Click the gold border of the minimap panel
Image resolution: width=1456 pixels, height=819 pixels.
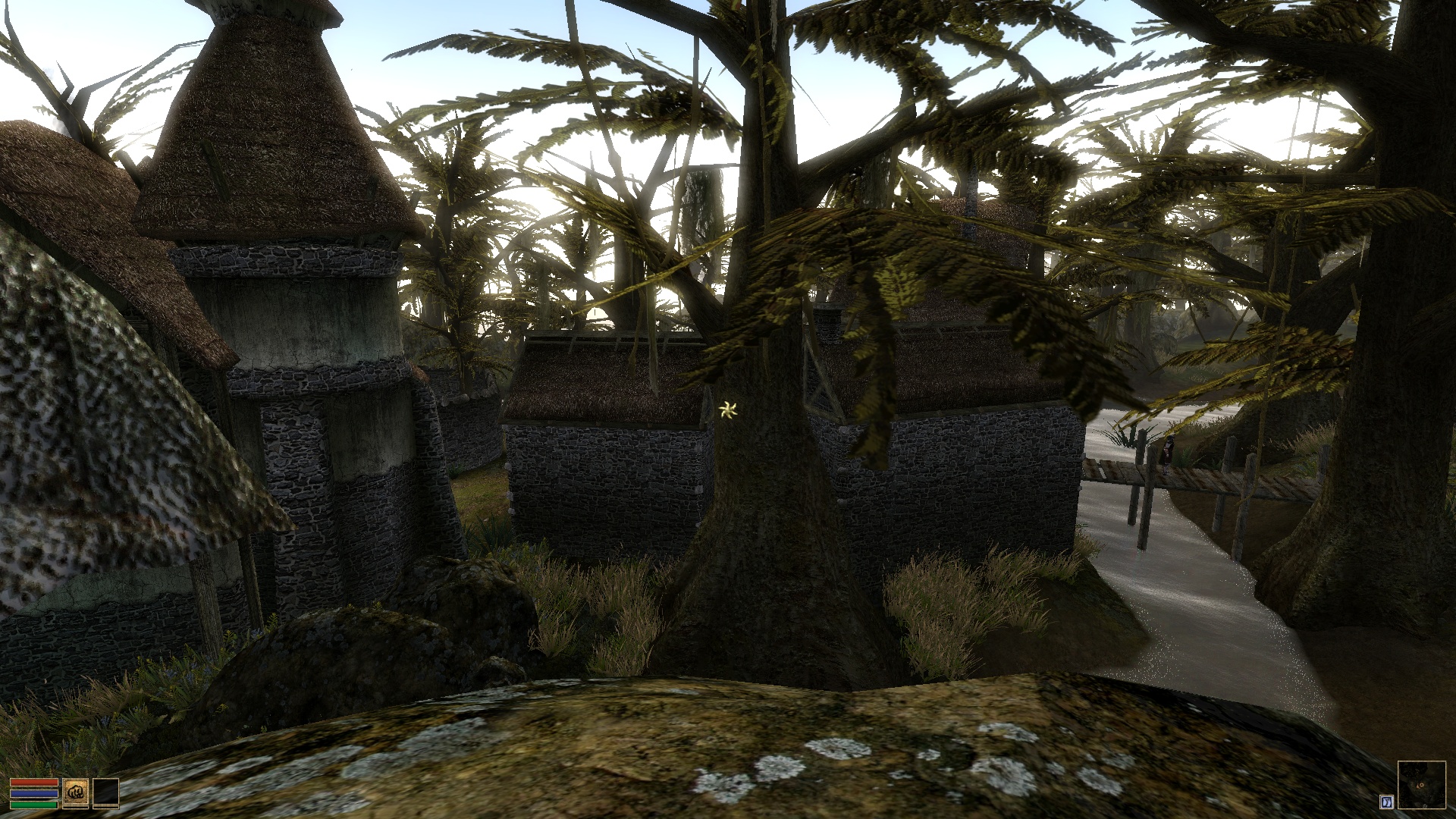[x=1422, y=761]
